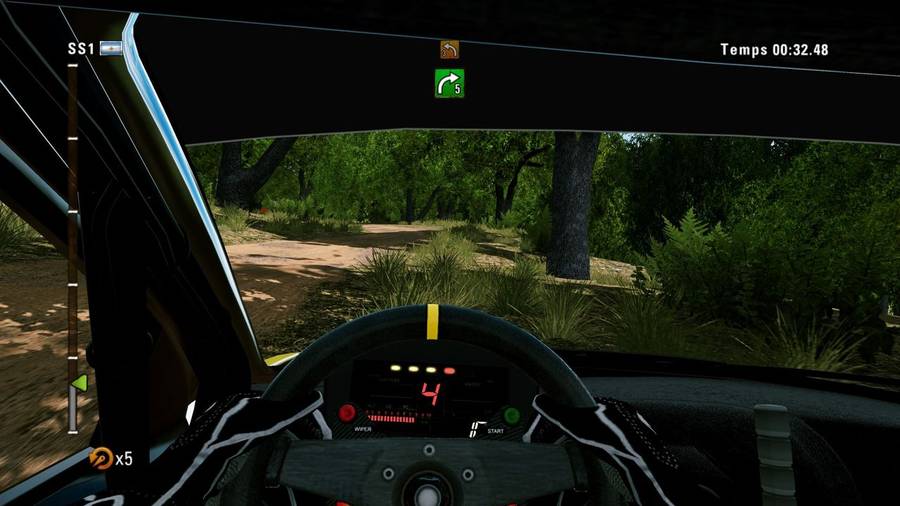The width and height of the screenshot is (900, 506).
Task: Click the green right-turn 5 pace note
Action: 449,83
